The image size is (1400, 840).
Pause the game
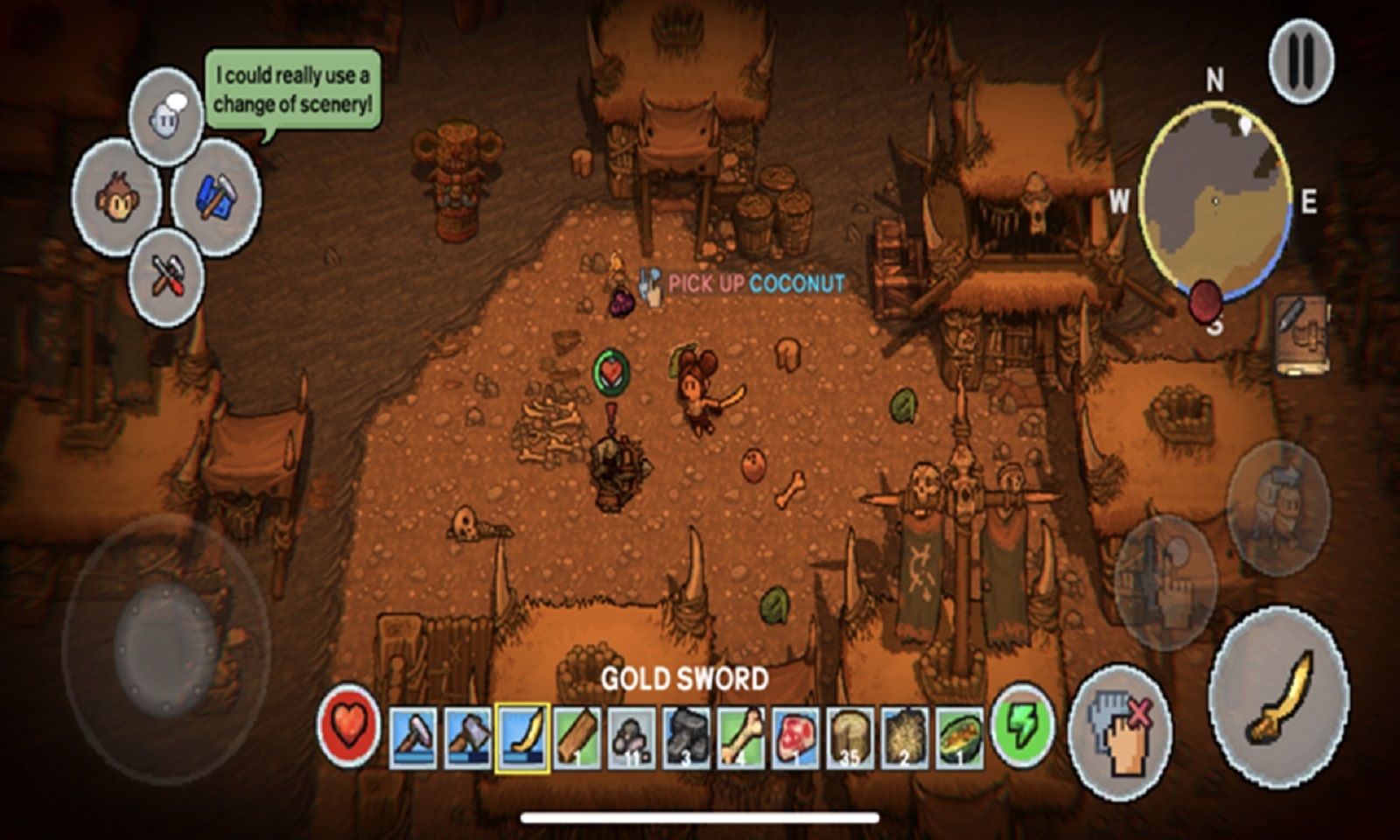[x=1301, y=61]
